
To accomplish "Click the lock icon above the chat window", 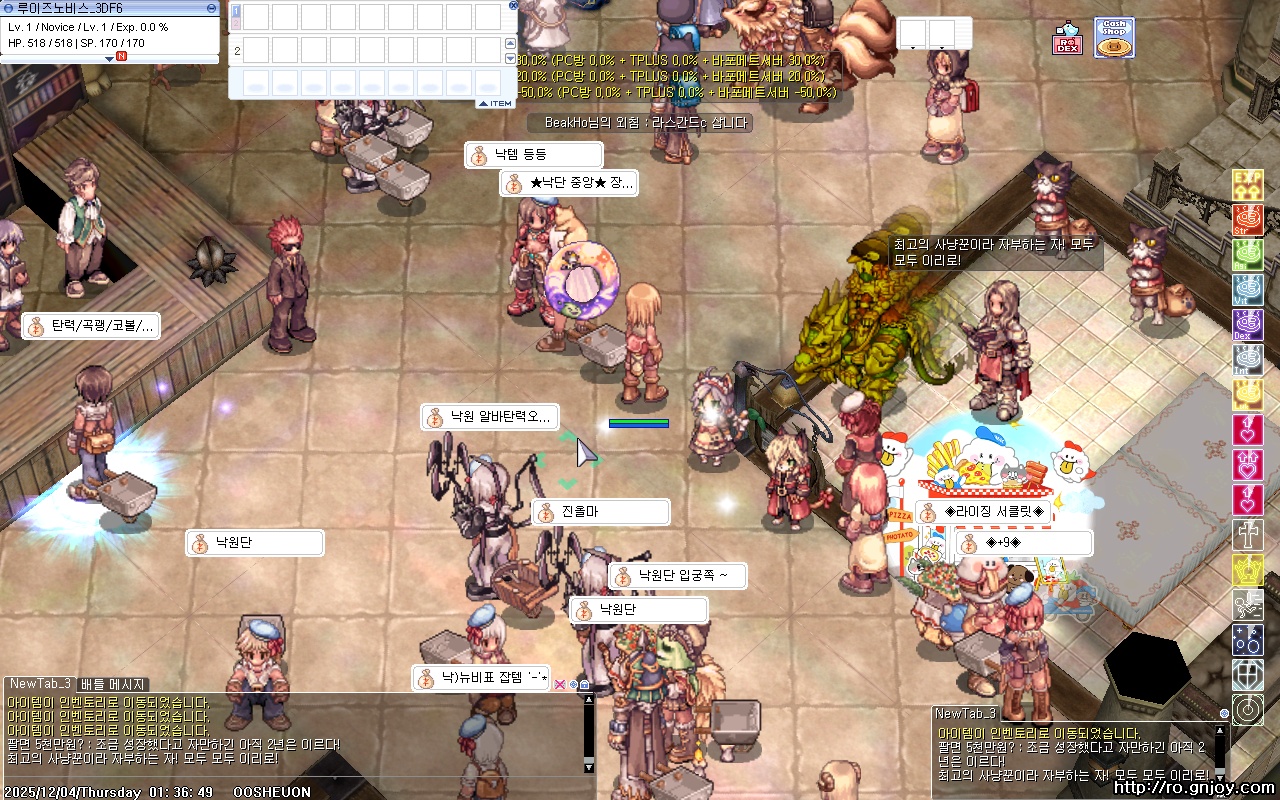I will (x=585, y=685).
